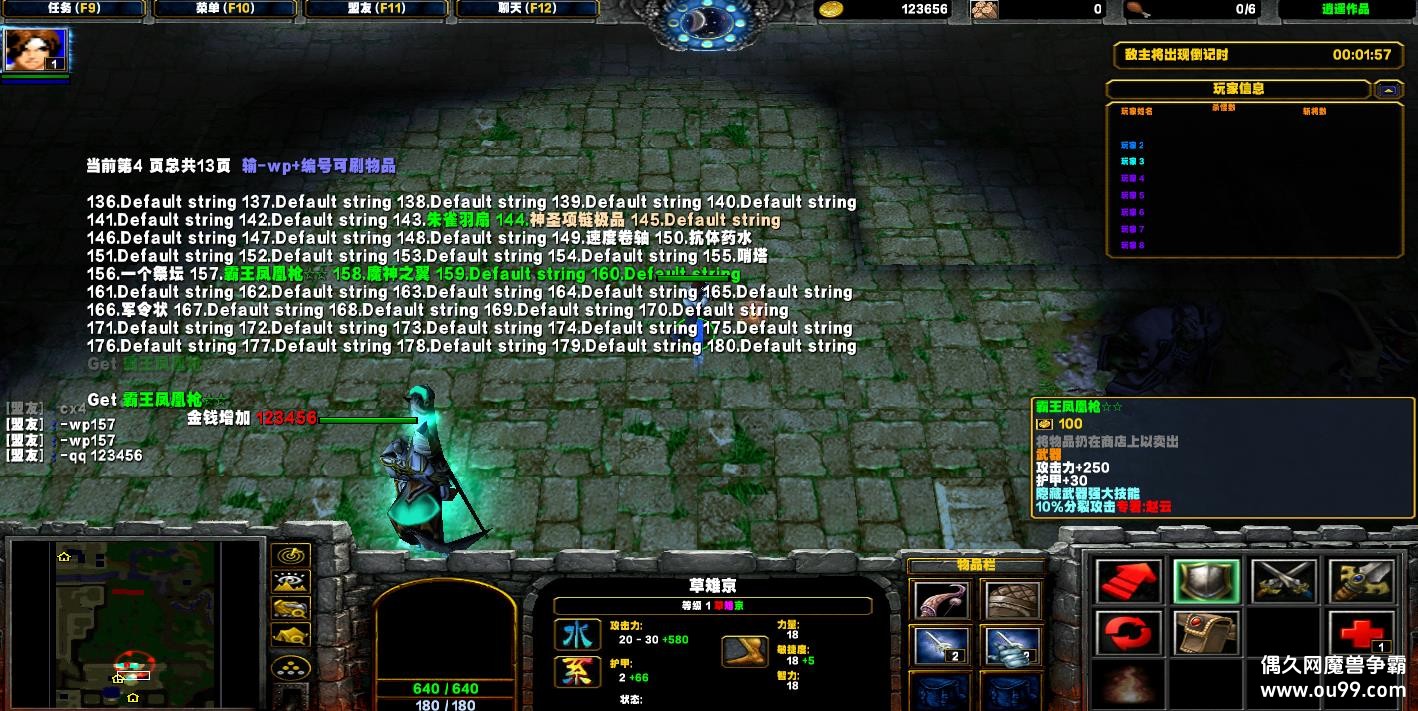Viewport: 1418px width, 711px height.
Task: Open the red cross hero skills icon
Action: pos(1361,634)
